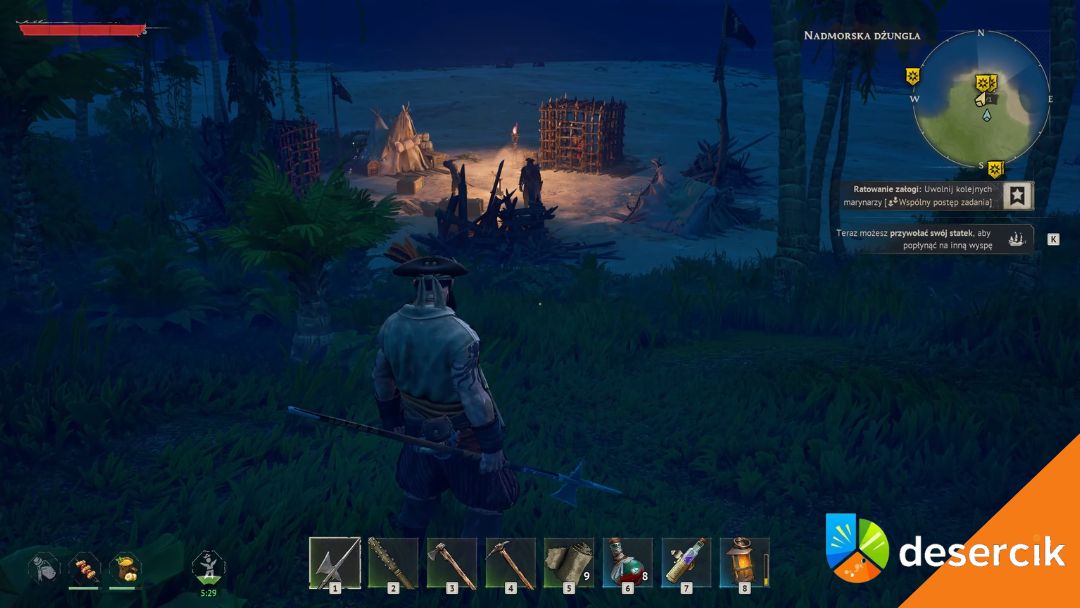Use the bandage roll hotbar slot
1080x608 pixels.
(x=568, y=563)
